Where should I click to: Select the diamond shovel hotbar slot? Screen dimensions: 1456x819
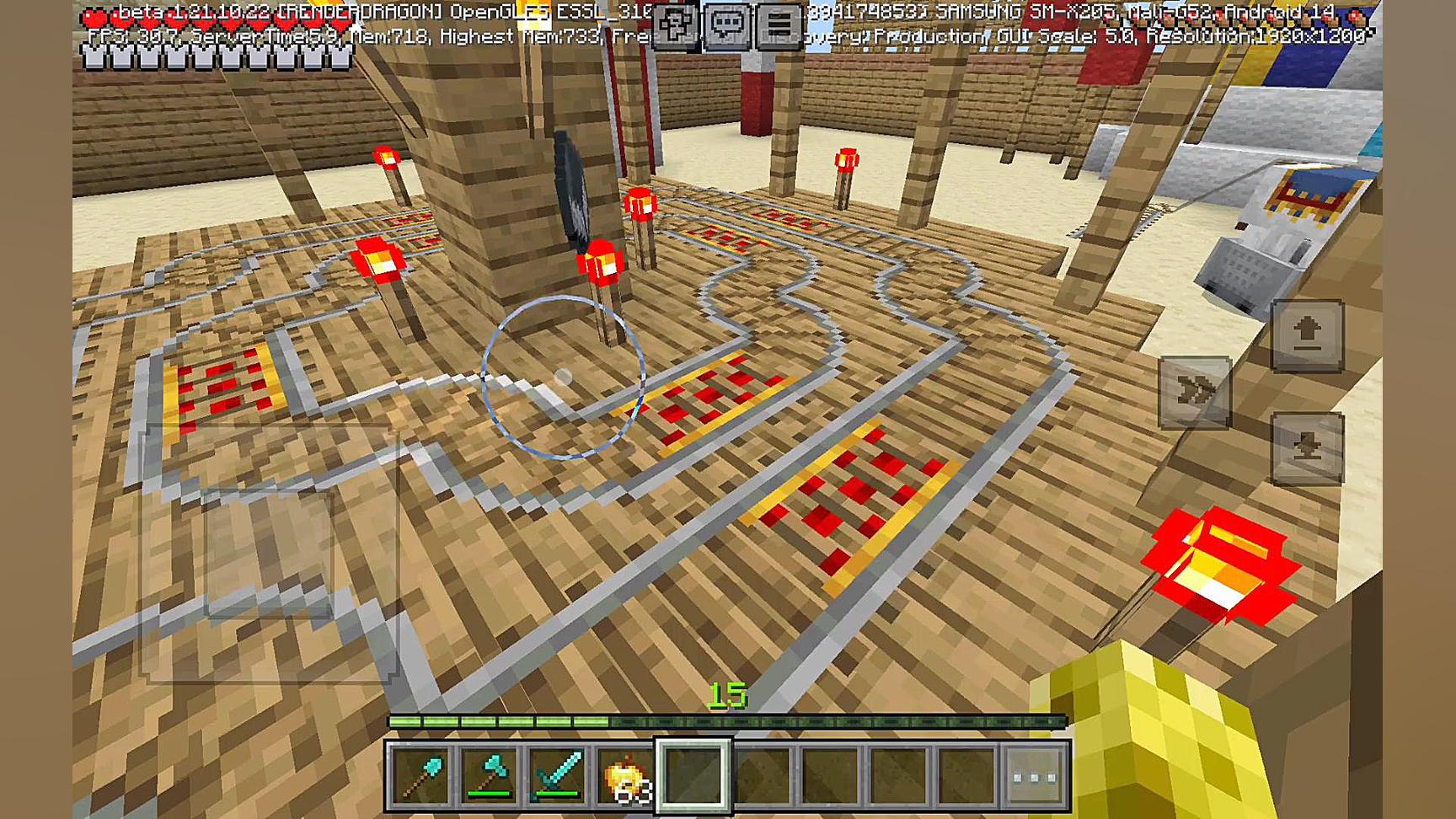click(x=421, y=775)
